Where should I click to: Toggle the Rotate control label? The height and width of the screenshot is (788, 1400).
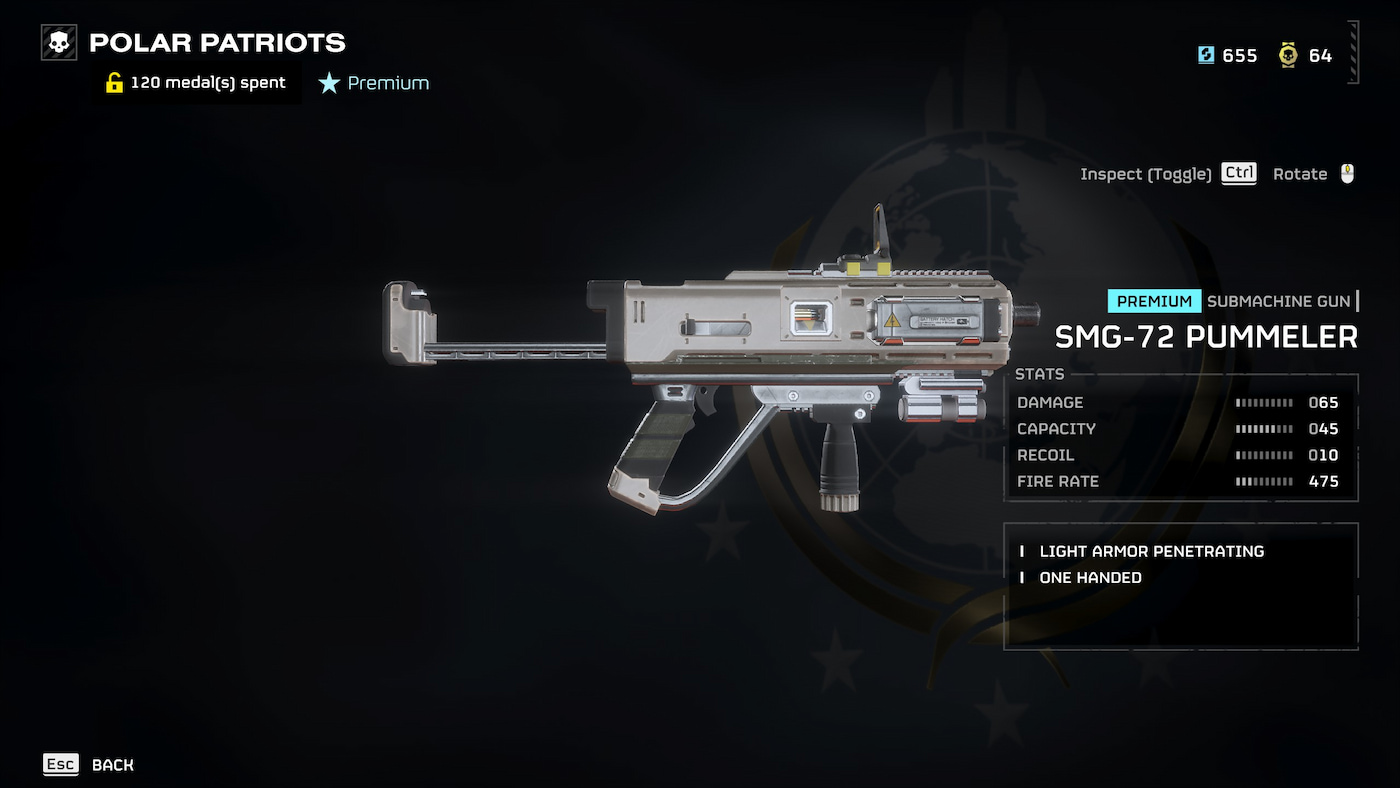click(x=1300, y=173)
